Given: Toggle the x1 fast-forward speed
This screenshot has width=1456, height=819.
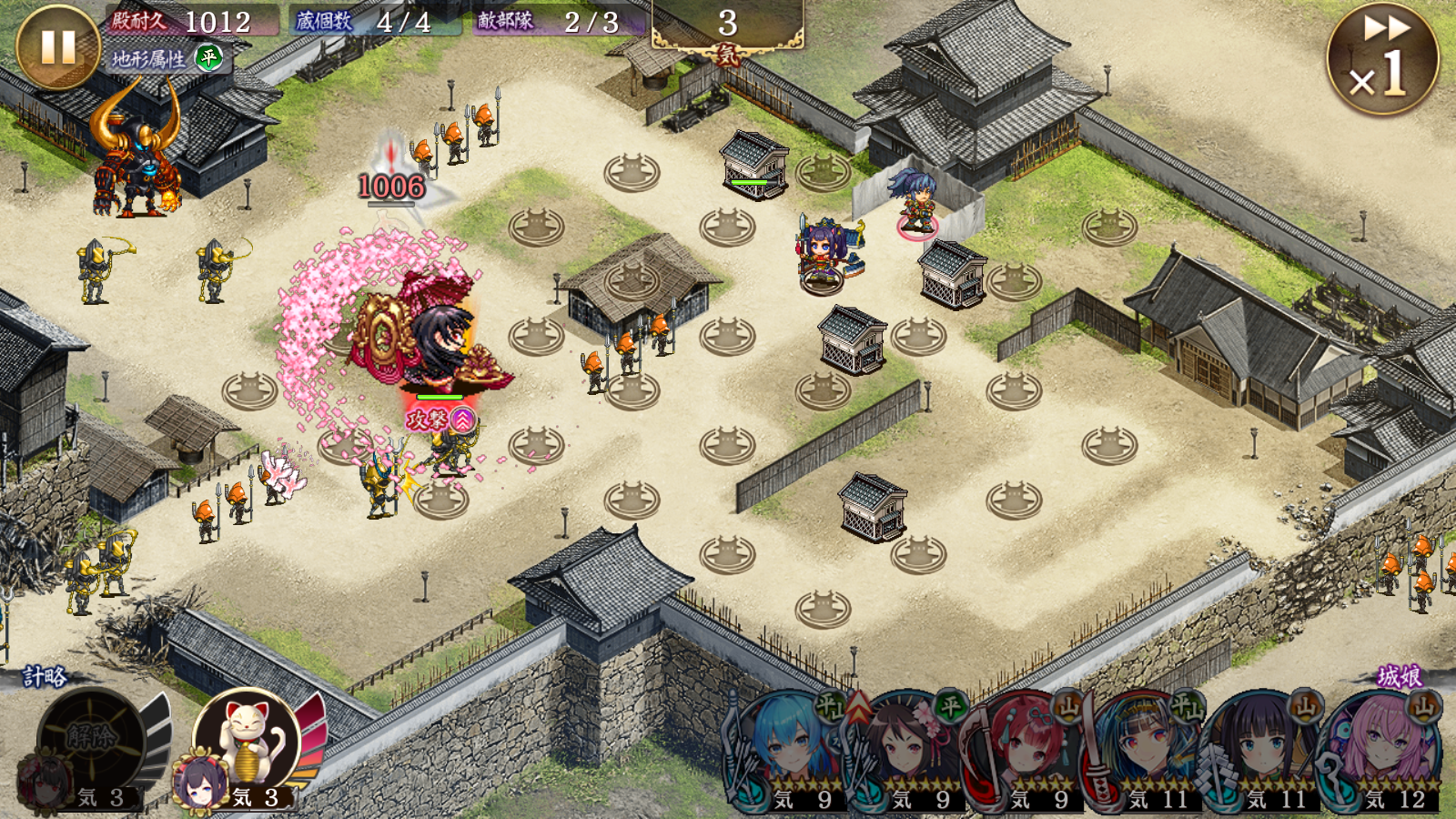Looking at the screenshot, I should point(1381,58).
